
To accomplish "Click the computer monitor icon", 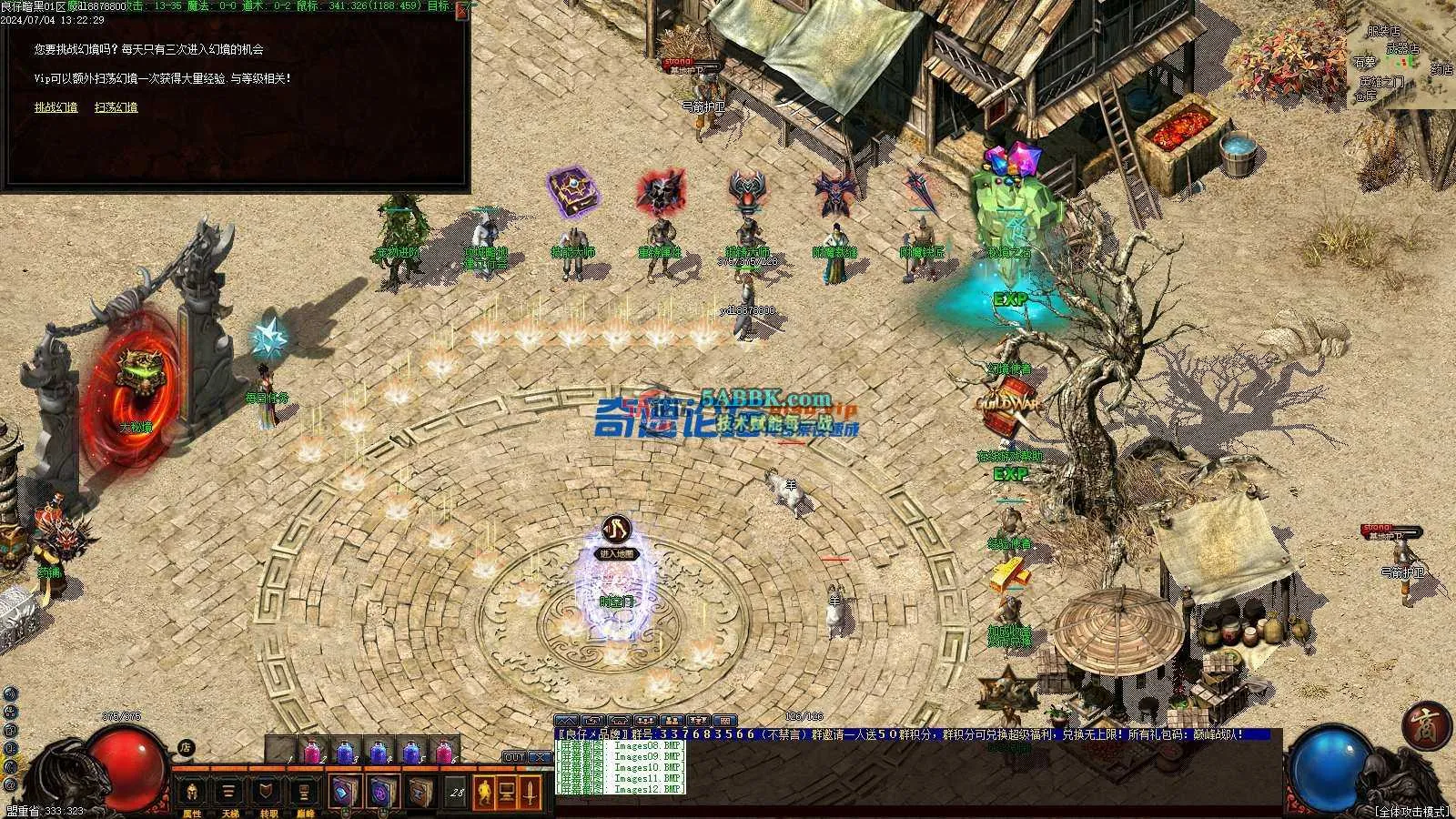I will point(507,793).
